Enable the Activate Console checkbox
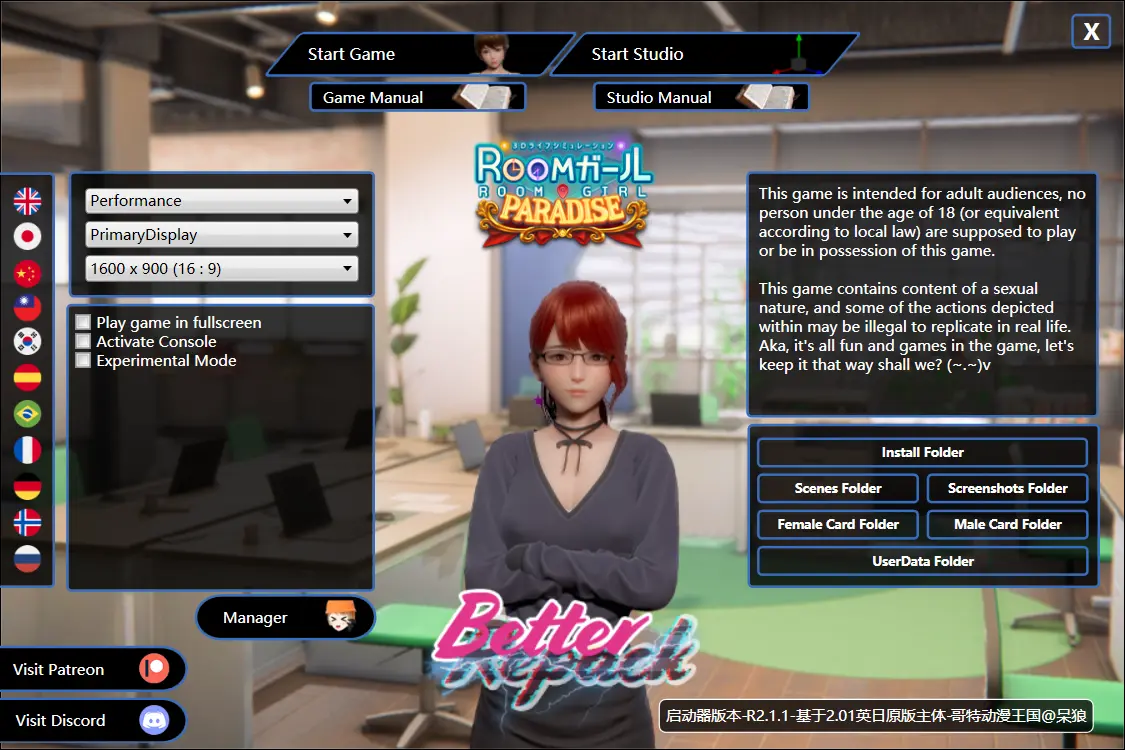 (x=84, y=342)
